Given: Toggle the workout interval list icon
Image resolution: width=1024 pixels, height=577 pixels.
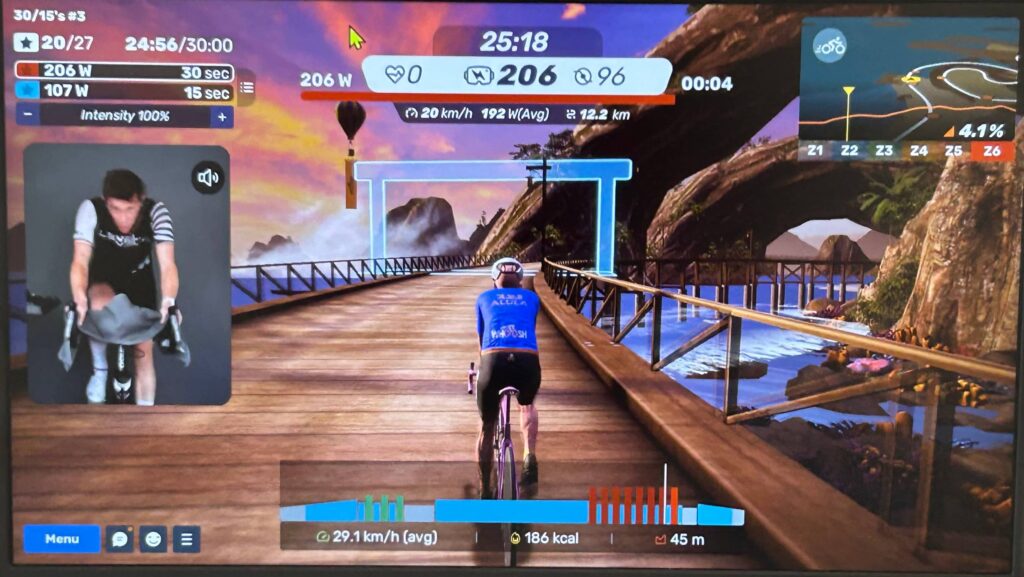Looking at the screenshot, I should [247, 88].
